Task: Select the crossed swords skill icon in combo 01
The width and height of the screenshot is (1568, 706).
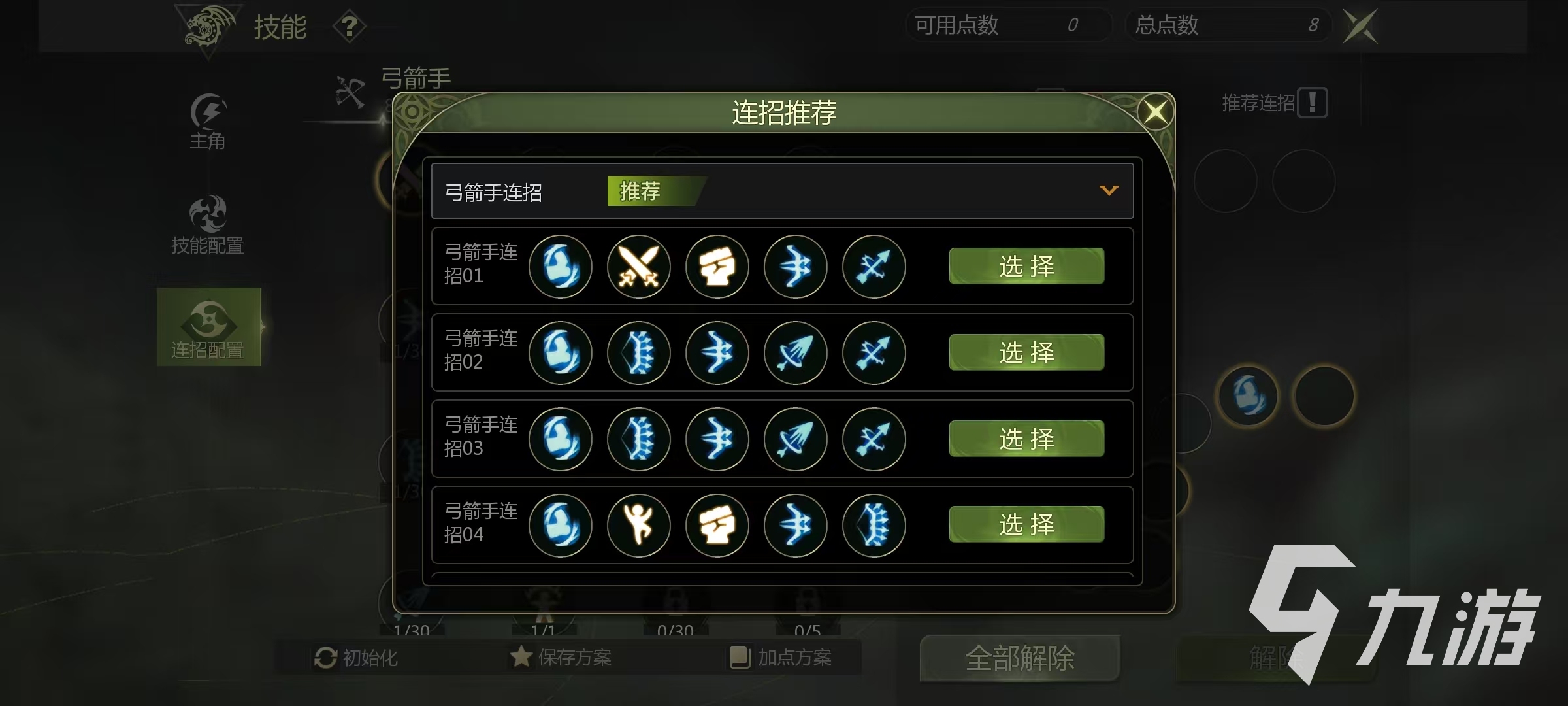Action: (x=639, y=267)
